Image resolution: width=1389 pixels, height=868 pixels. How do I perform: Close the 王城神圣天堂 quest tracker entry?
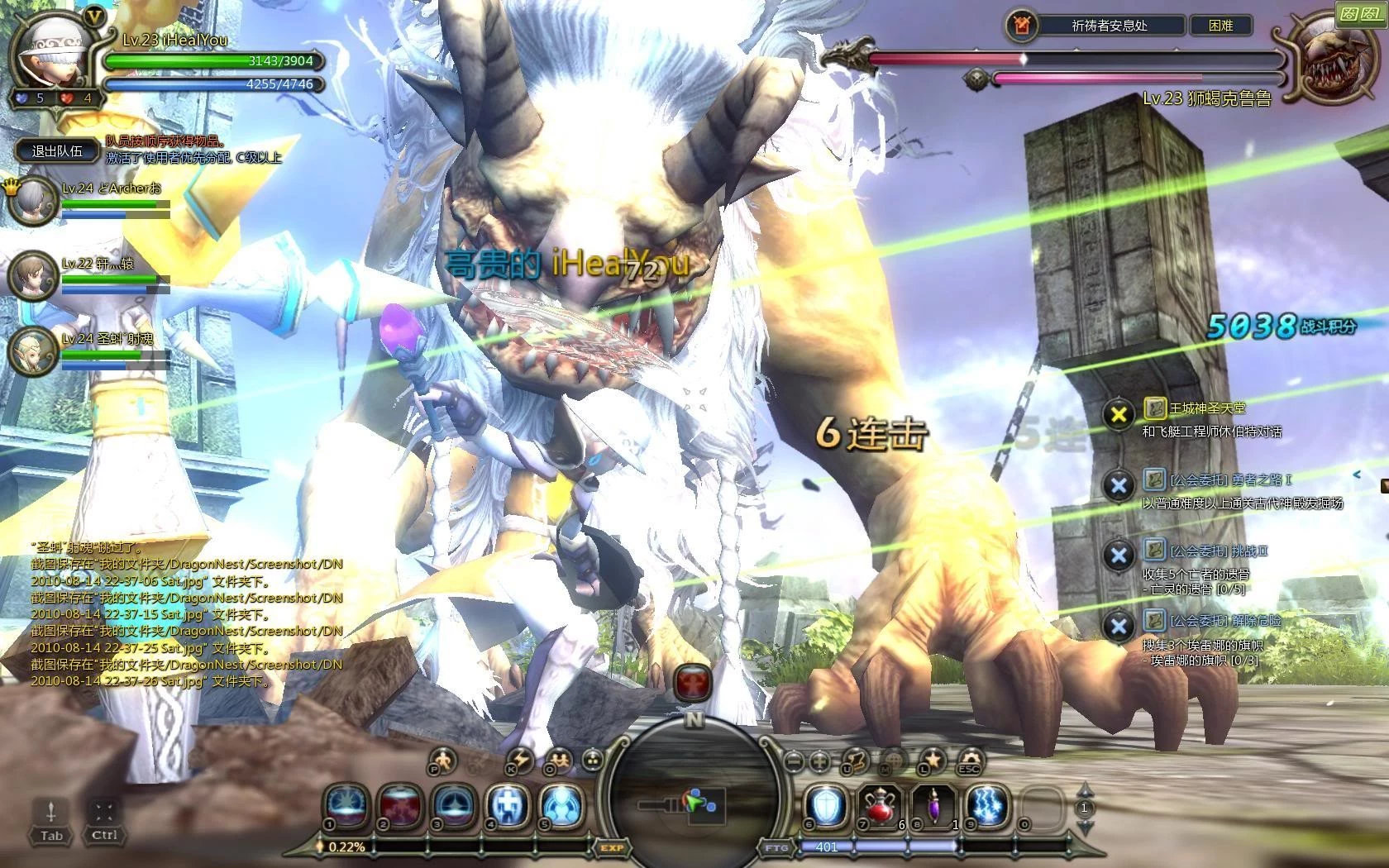pyautogui.click(x=1119, y=414)
